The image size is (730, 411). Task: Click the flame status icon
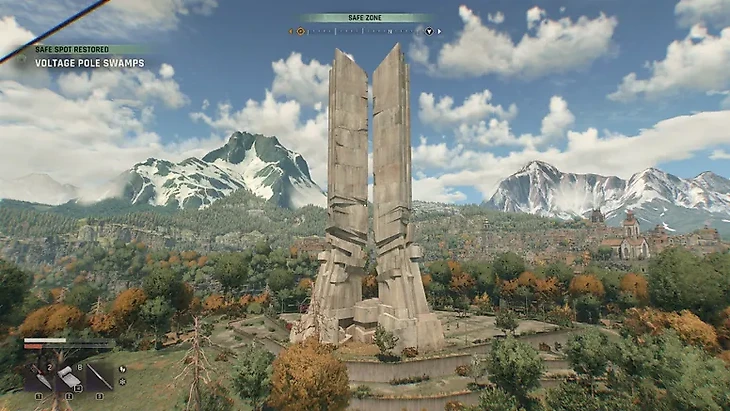(x=122, y=368)
